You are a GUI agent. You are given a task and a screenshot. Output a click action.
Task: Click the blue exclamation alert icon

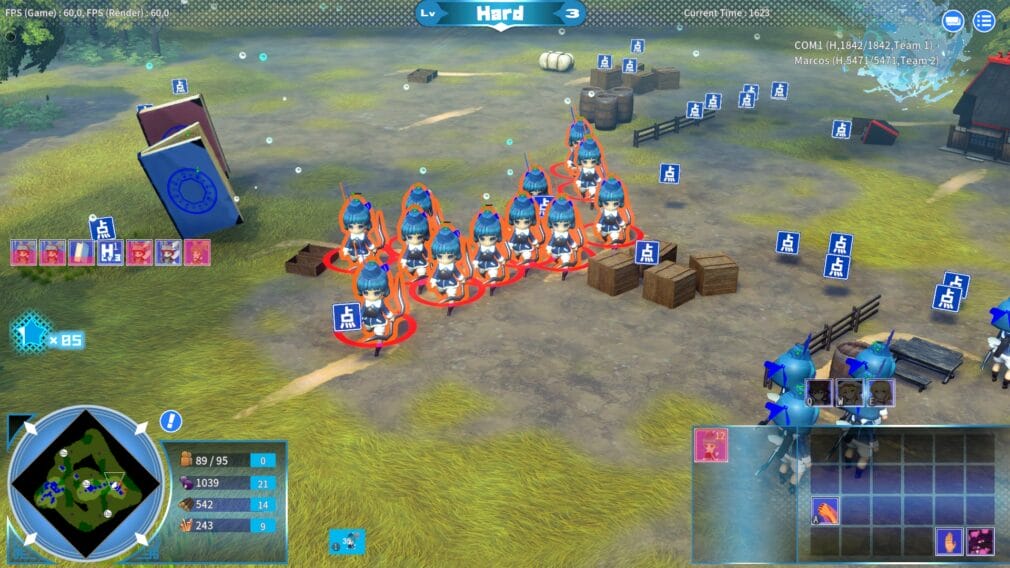pyautogui.click(x=171, y=421)
